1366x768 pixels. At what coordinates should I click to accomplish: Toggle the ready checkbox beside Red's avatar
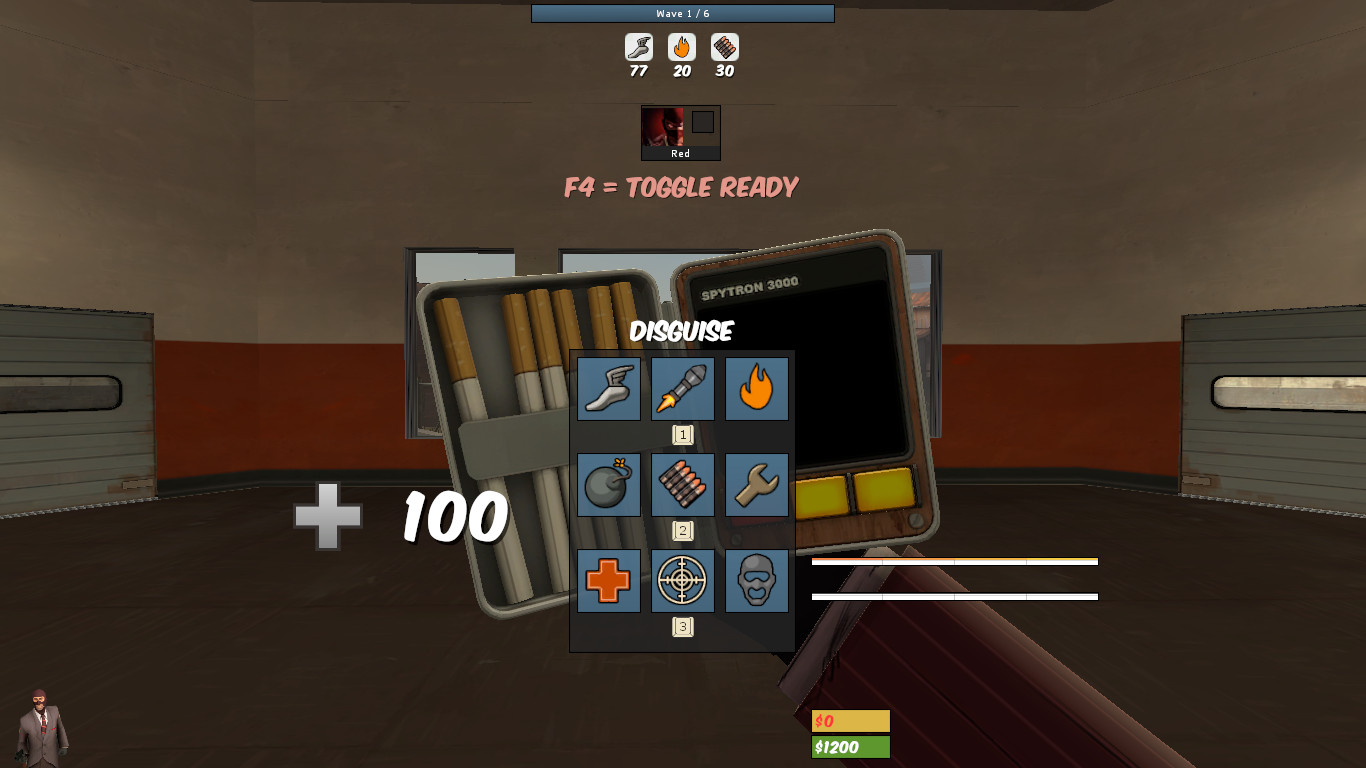click(x=703, y=123)
